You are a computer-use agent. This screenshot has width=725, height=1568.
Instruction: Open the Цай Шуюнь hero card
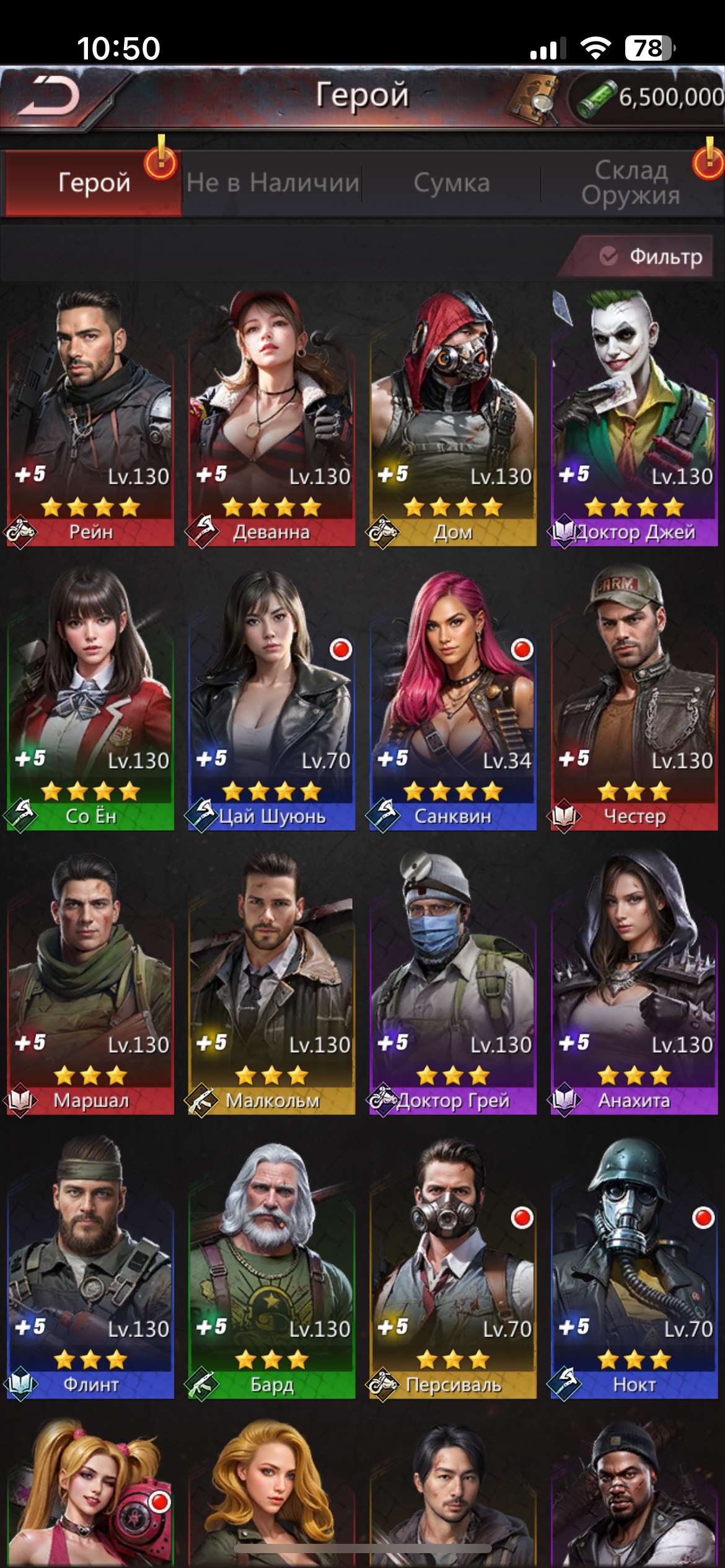coord(271,700)
